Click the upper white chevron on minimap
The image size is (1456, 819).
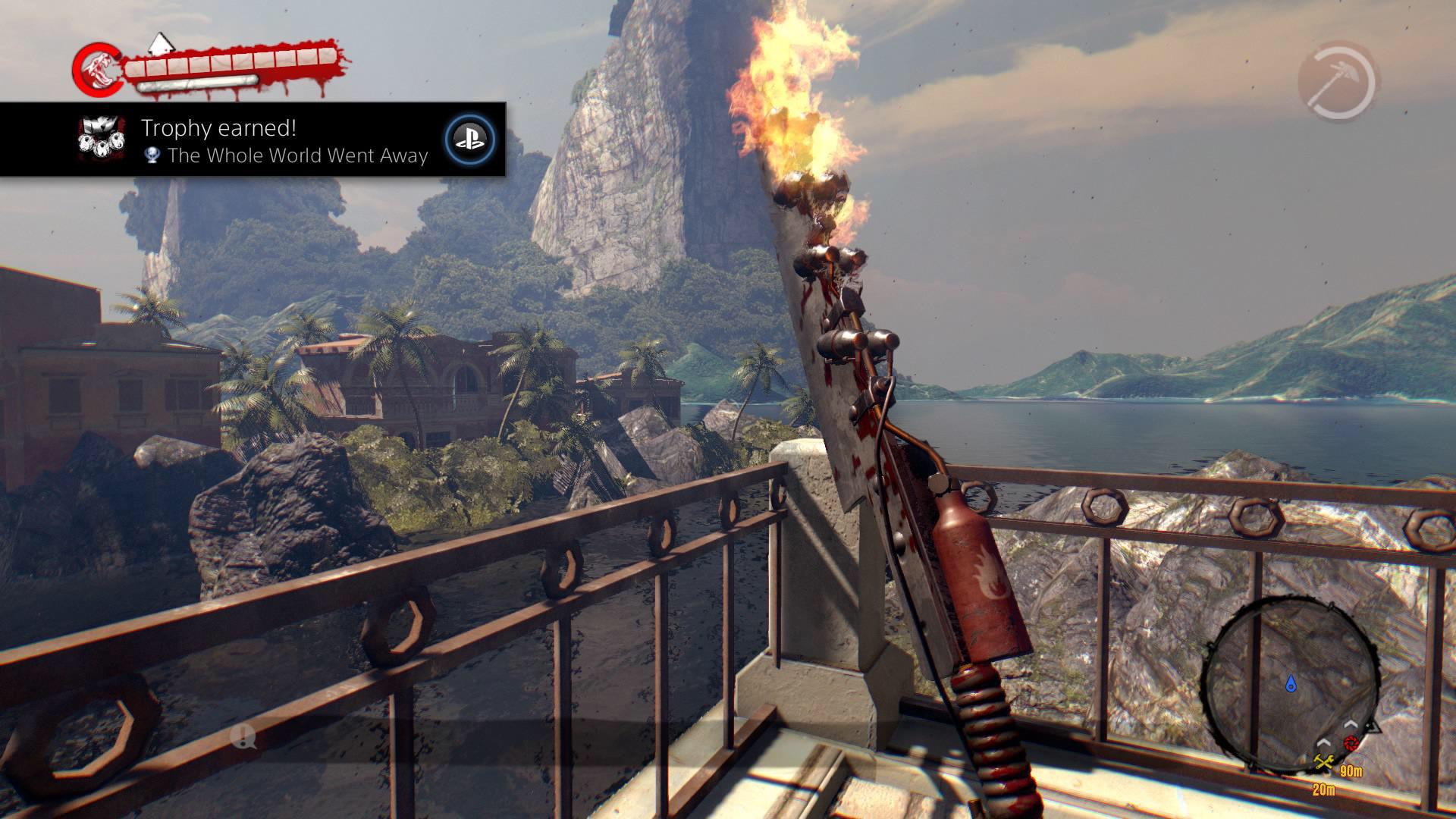click(x=1351, y=723)
